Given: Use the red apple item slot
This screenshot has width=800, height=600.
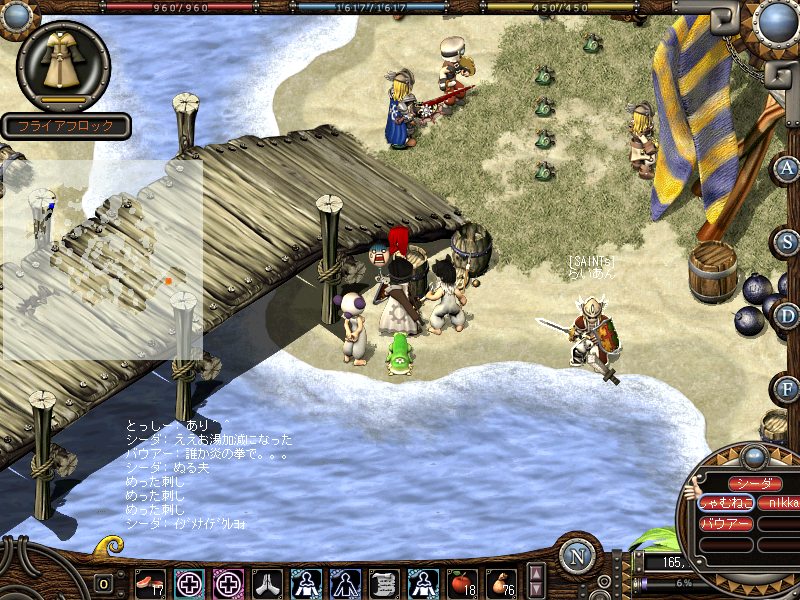Looking at the screenshot, I should click(x=461, y=583).
